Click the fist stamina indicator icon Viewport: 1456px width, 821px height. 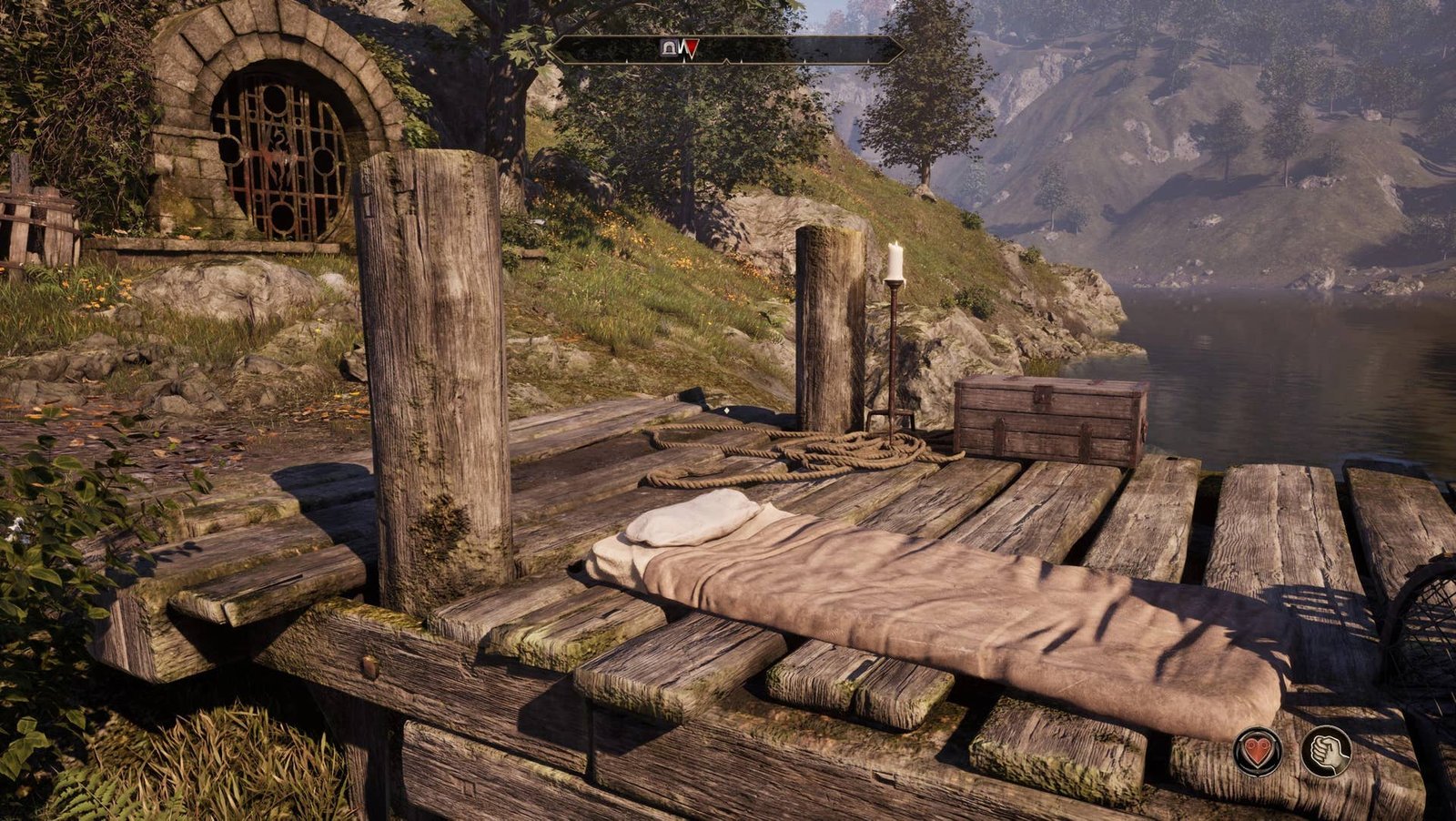coord(1328,753)
